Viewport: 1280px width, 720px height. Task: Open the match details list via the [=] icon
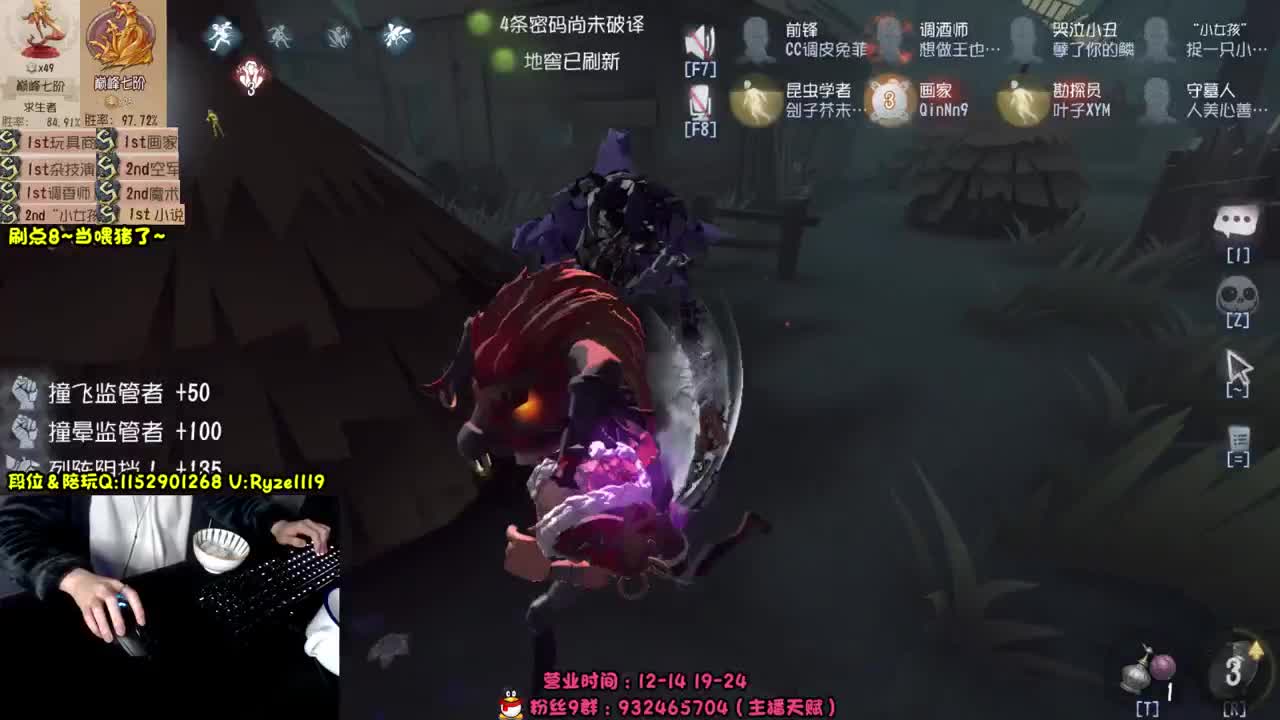pyautogui.click(x=1238, y=438)
